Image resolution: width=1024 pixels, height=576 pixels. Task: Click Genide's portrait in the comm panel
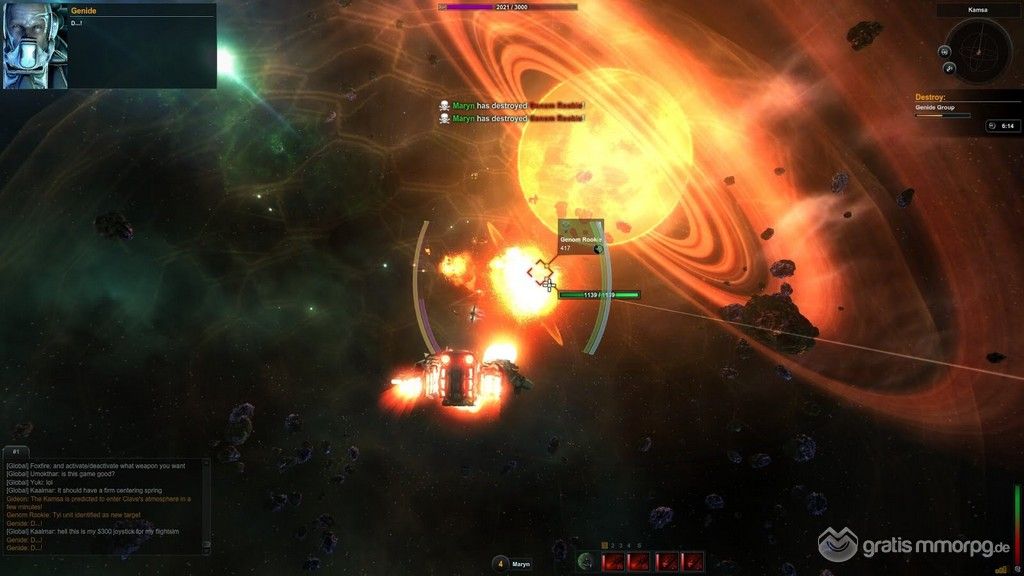point(36,45)
